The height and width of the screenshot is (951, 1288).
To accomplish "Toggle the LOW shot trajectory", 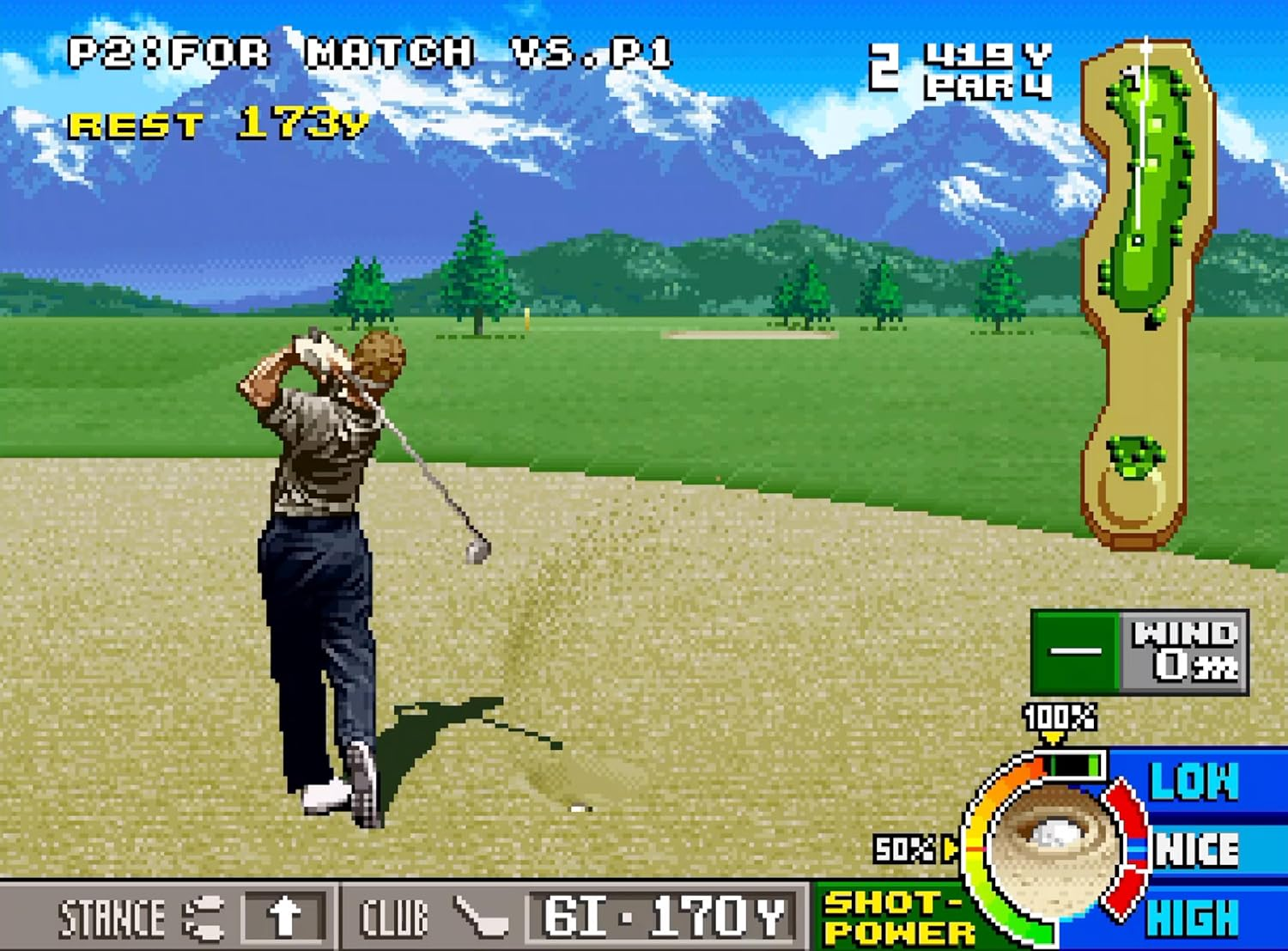I will [x=1195, y=782].
